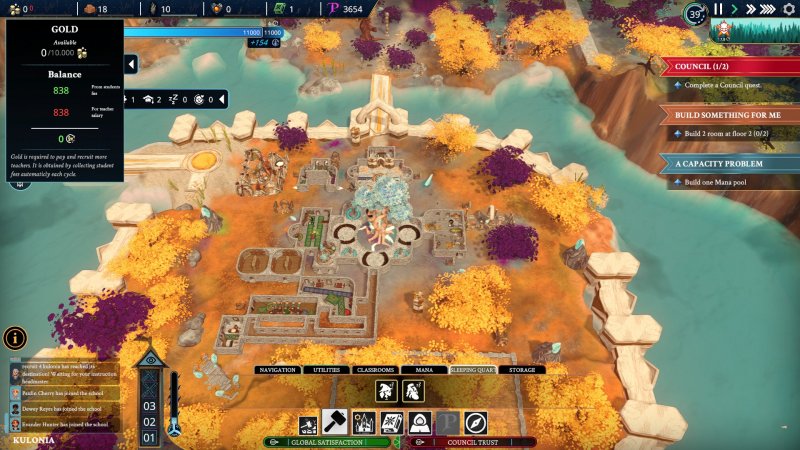This screenshot has width=800, height=450.
Task: Select the Classrooms category tab
Action: point(373,370)
